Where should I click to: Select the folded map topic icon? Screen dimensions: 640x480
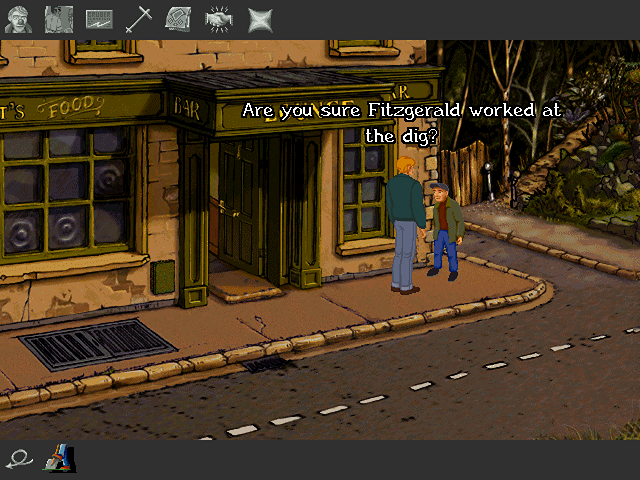point(178,18)
